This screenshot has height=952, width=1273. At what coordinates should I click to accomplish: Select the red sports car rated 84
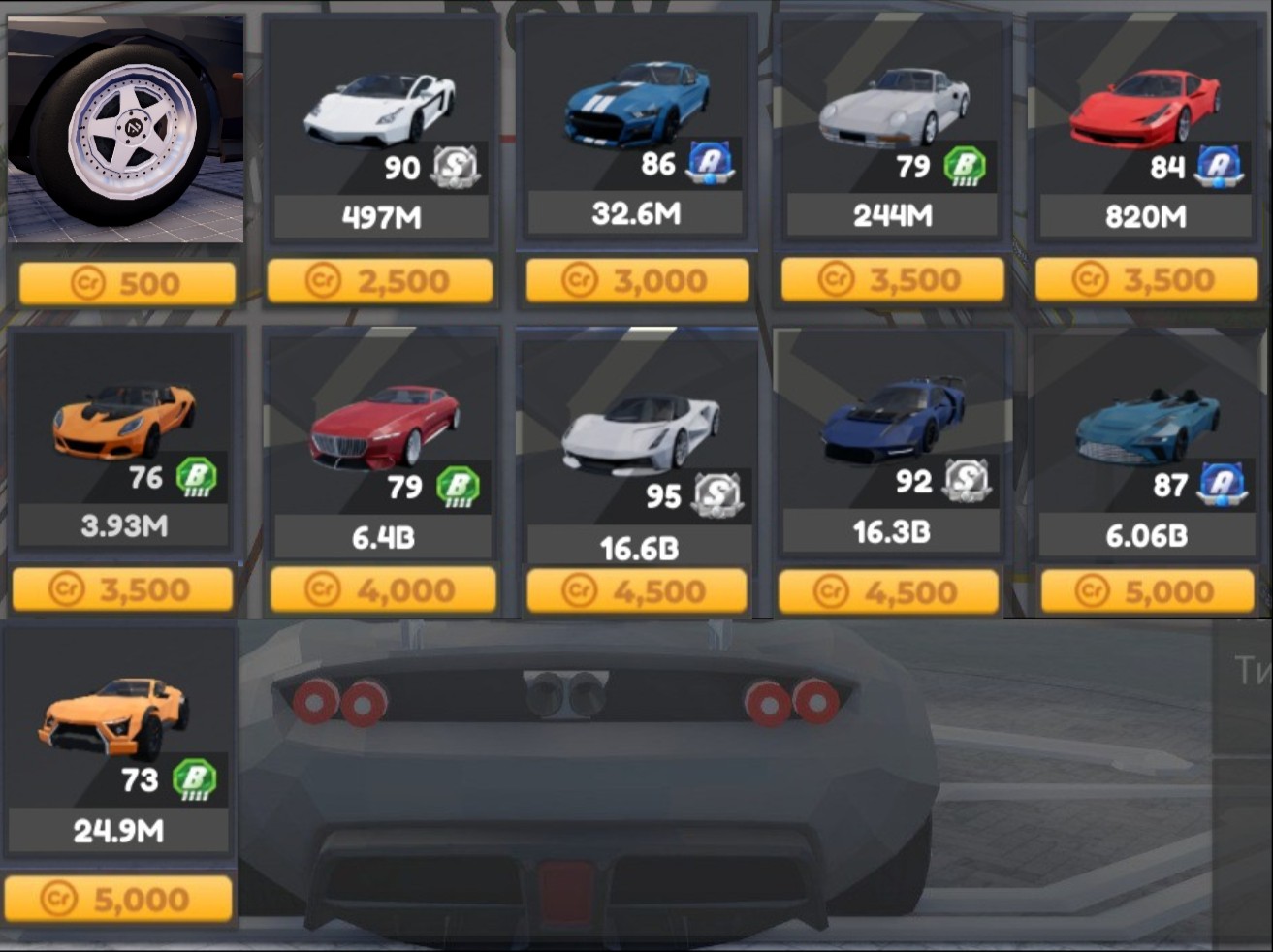[x=1146, y=128]
